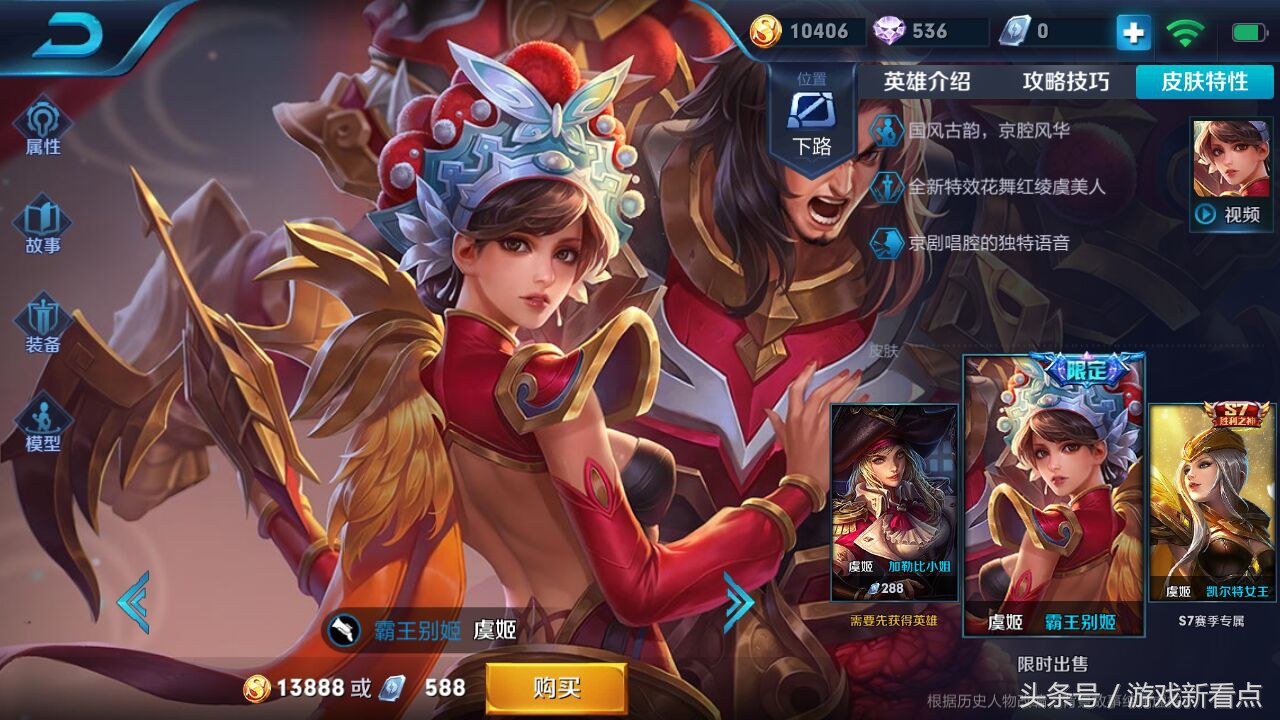Click the right navigation chevron

pyautogui.click(x=740, y=600)
